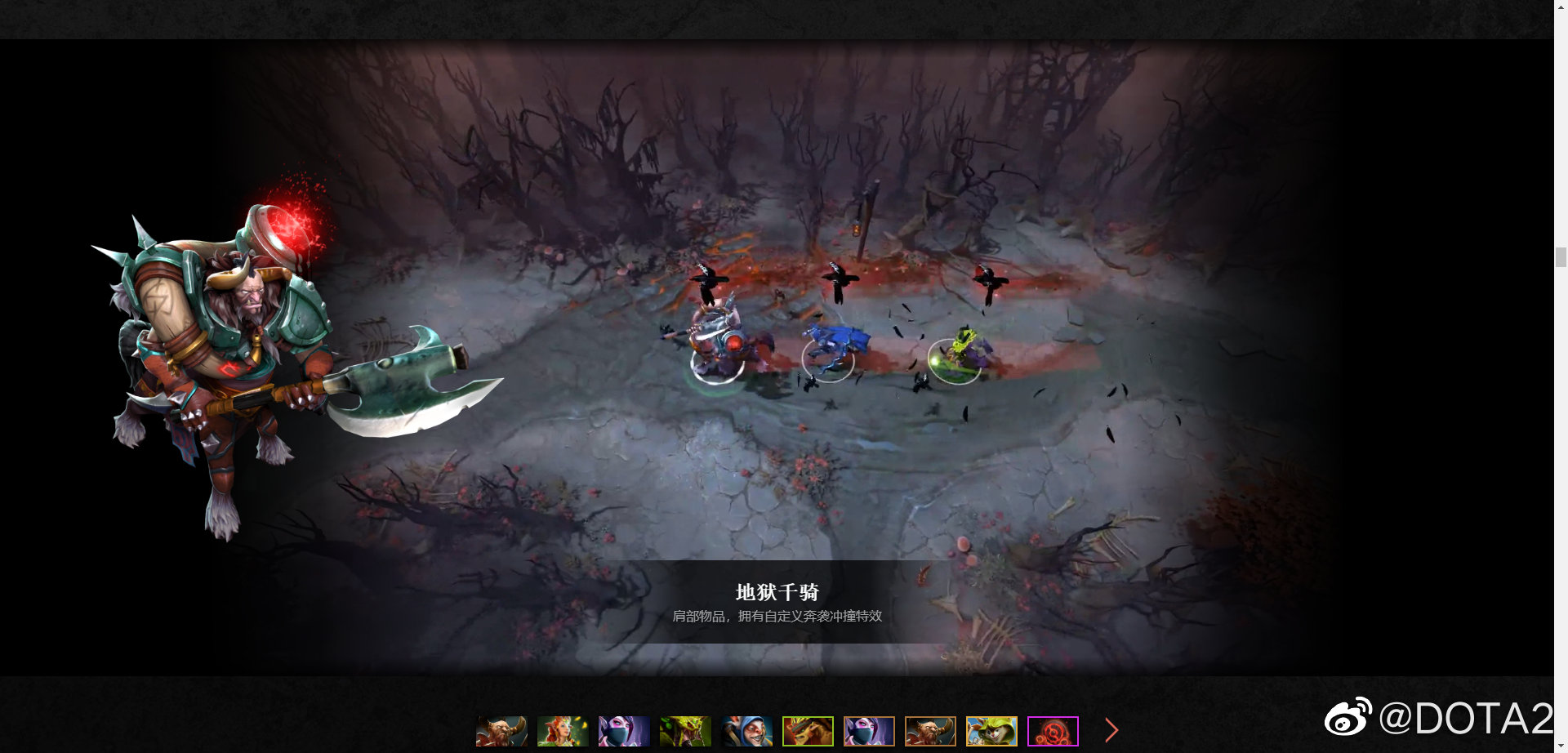Open the Centaur Warrunner portrait thumbnail
Image resolution: width=1568 pixels, height=753 pixels.
[500, 732]
